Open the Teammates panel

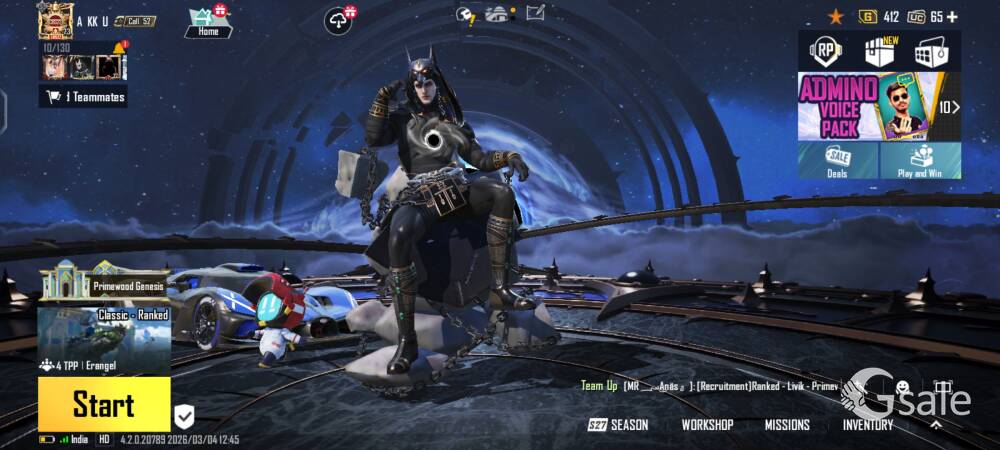pyautogui.click(x=83, y=96)
